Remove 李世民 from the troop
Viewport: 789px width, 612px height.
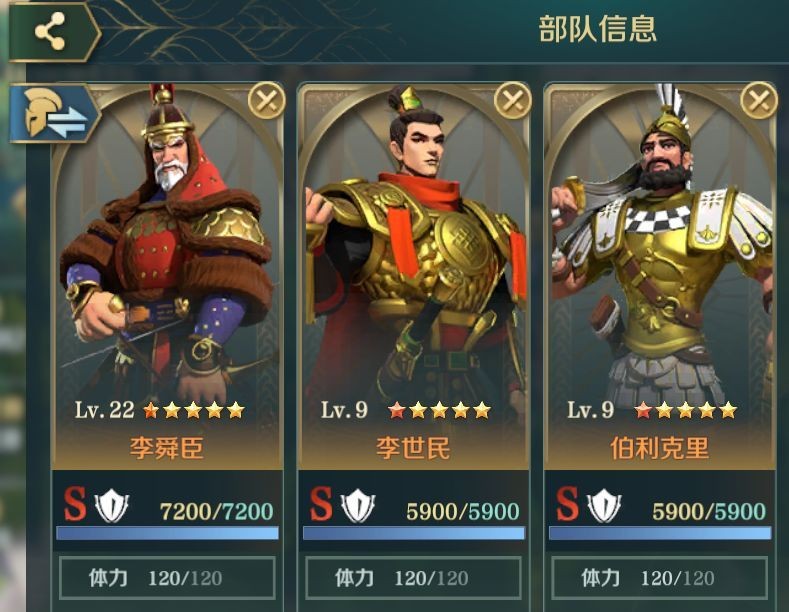513,100
